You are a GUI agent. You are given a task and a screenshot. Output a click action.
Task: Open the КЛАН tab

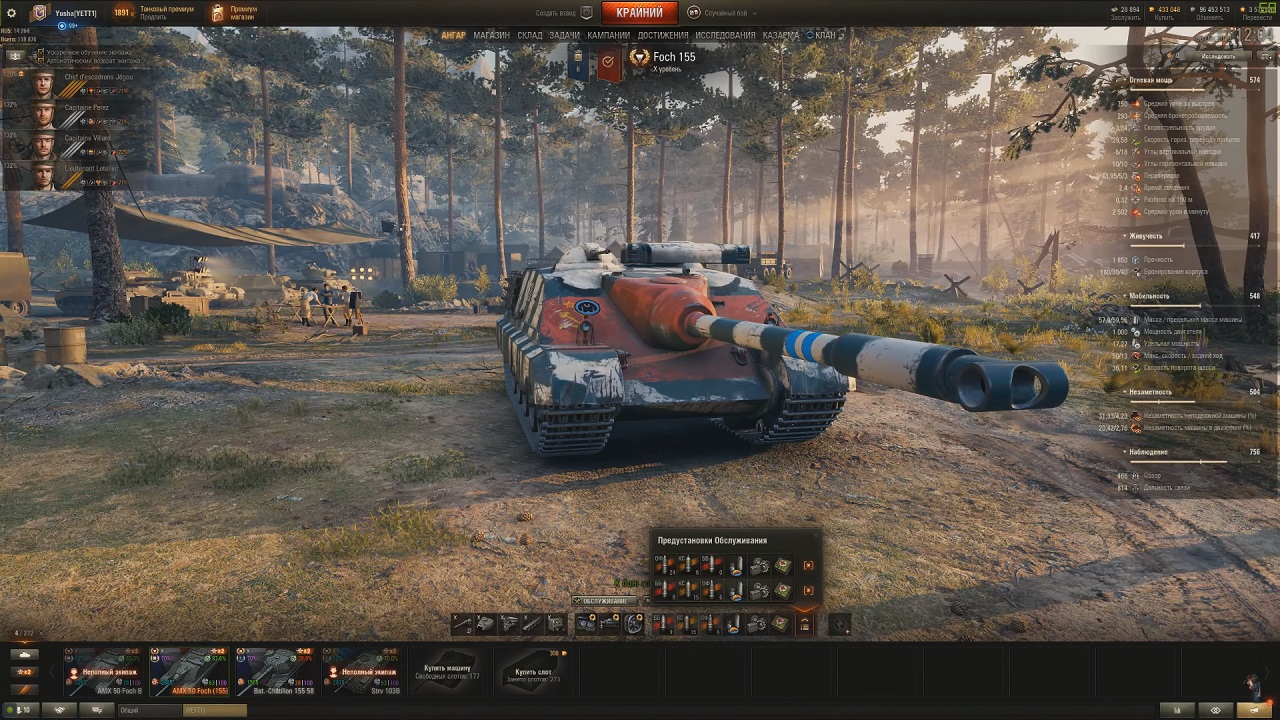point(824,35)
